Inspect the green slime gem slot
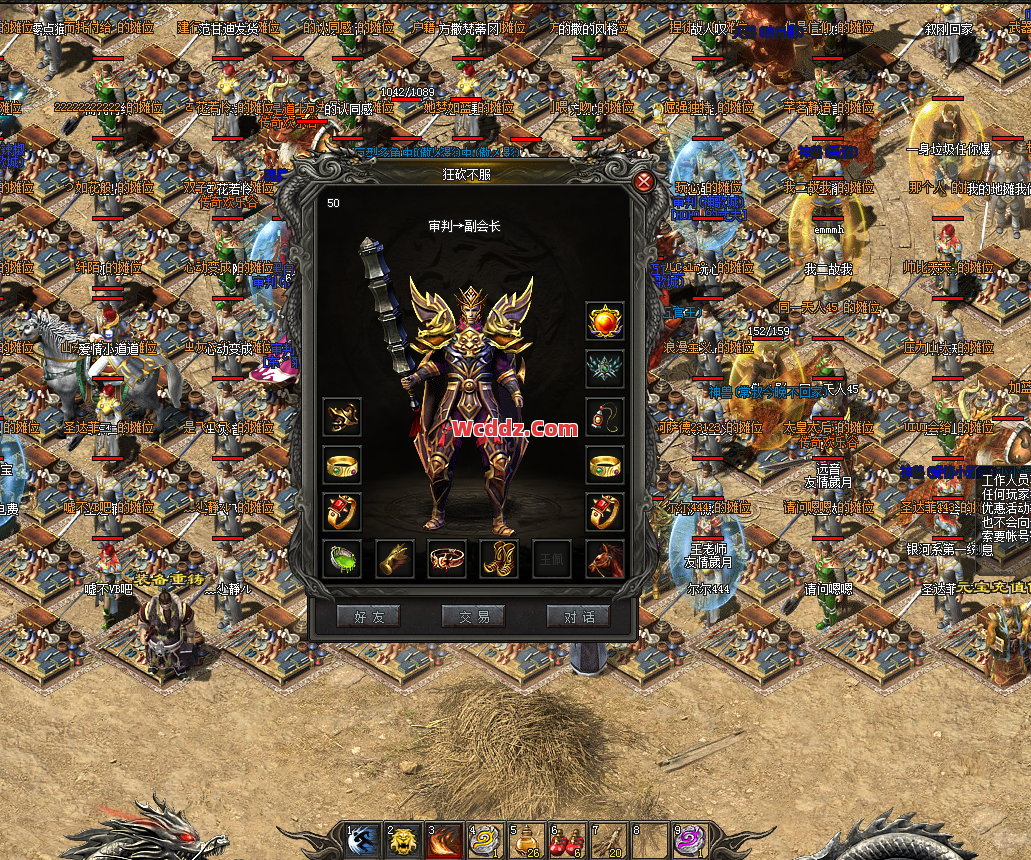1031x860 pixels. tap(342, 559)
